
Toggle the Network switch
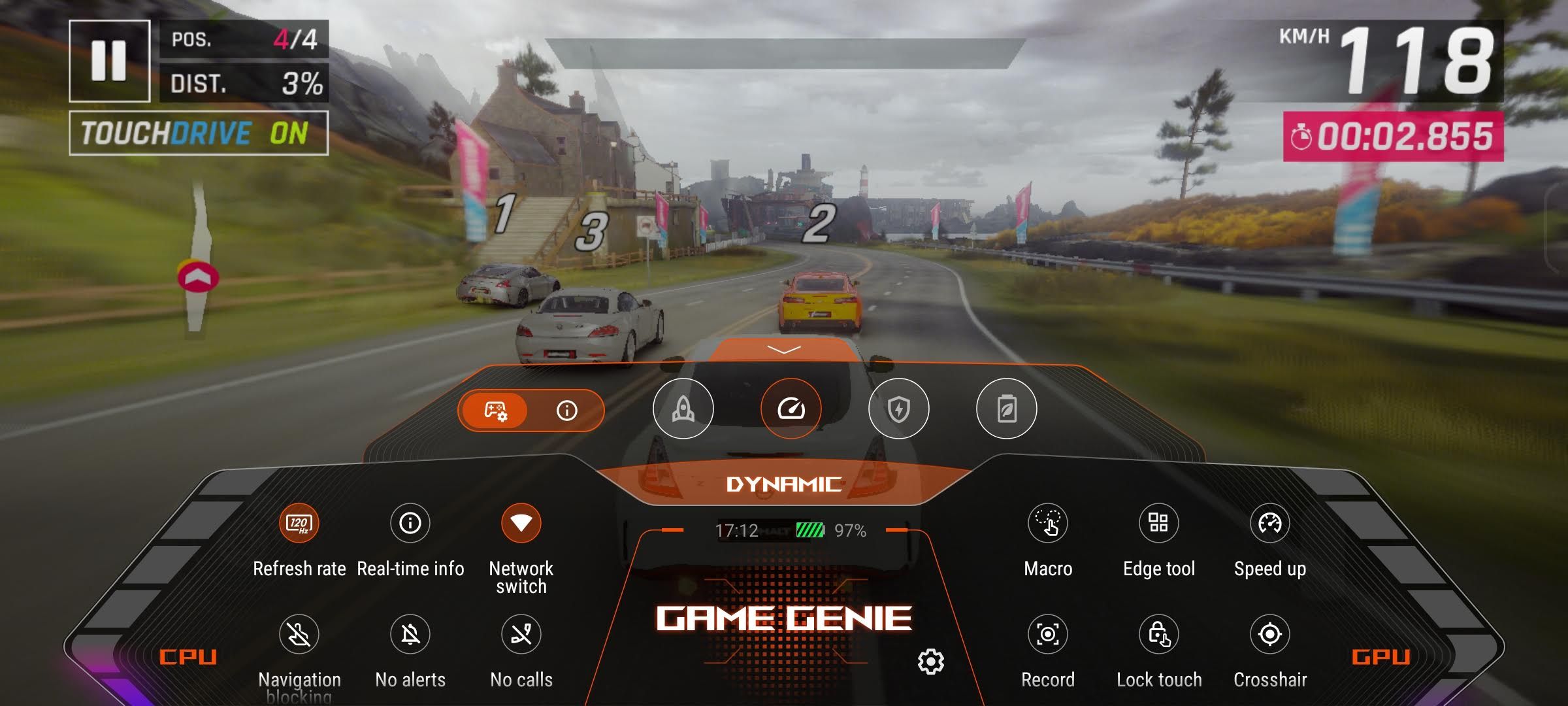(x=521, y=524)
